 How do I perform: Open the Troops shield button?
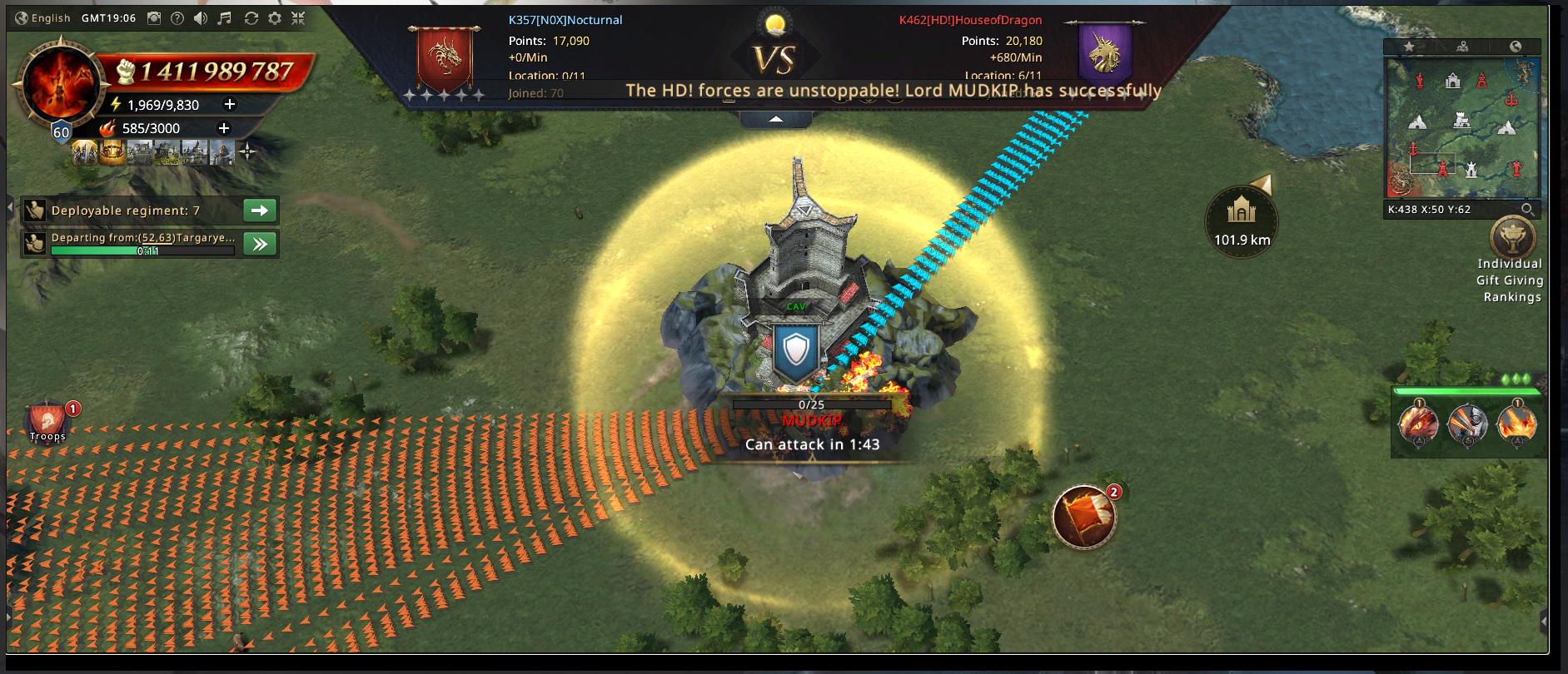pos(48,421)
